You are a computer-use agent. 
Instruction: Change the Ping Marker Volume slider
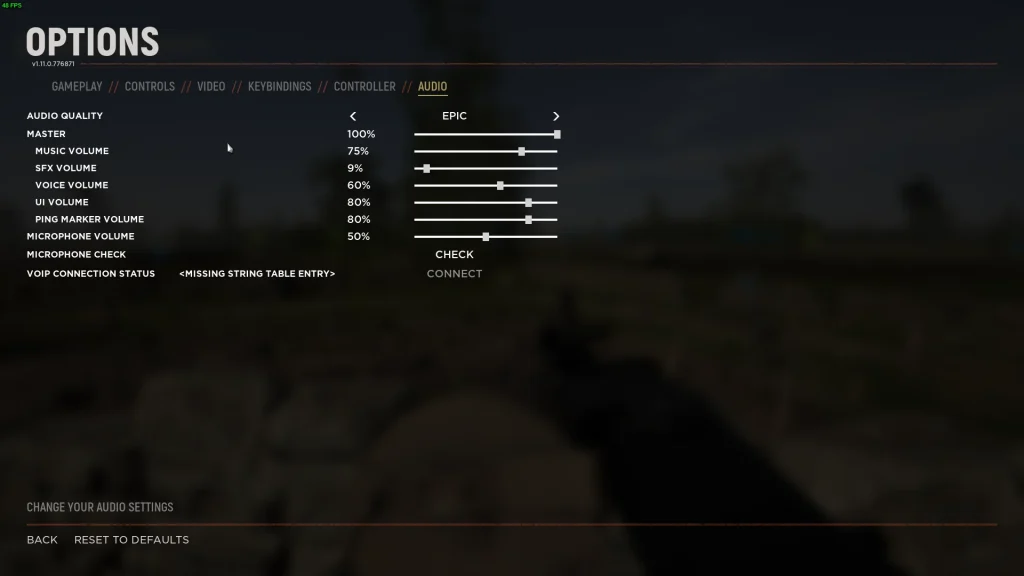pyautogui.click(x=528, y=220)
